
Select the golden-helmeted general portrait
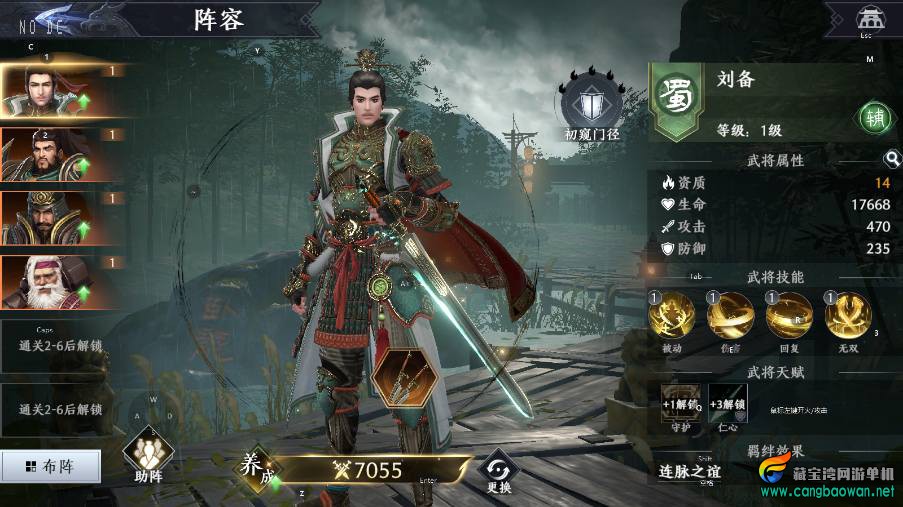pyautogui.click(x=45, y=218)
